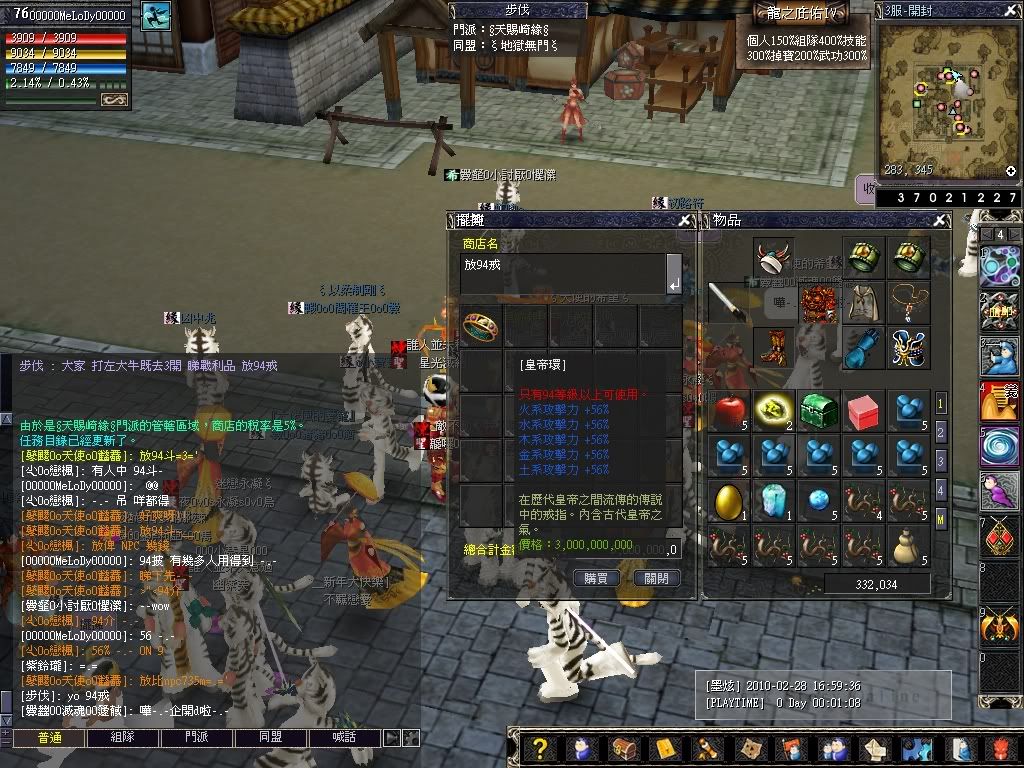This screenshot has height=768, width=1024.
Task: Click the 購買 buy button
Action: pos(595,578)
